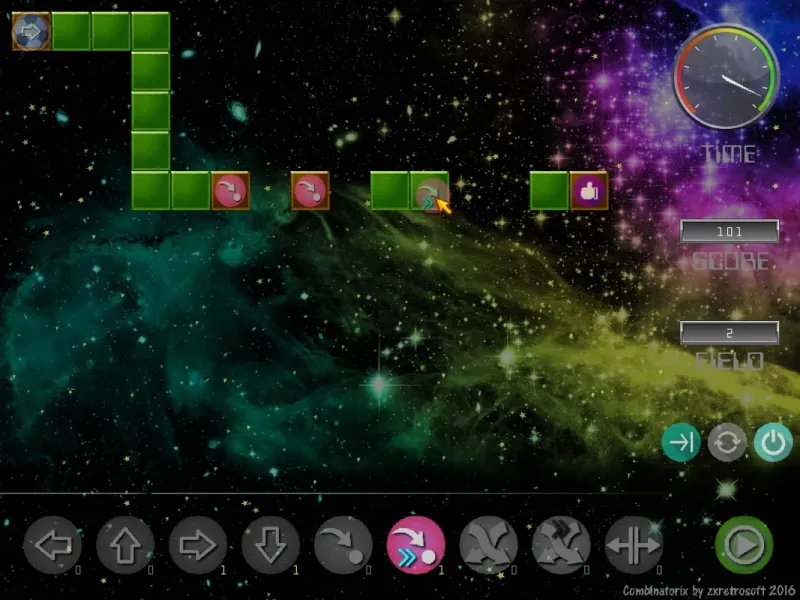The height and width of the screenshot is (600, 800).
Task: Run the solution with the green play button
Action: pos(743,546)
